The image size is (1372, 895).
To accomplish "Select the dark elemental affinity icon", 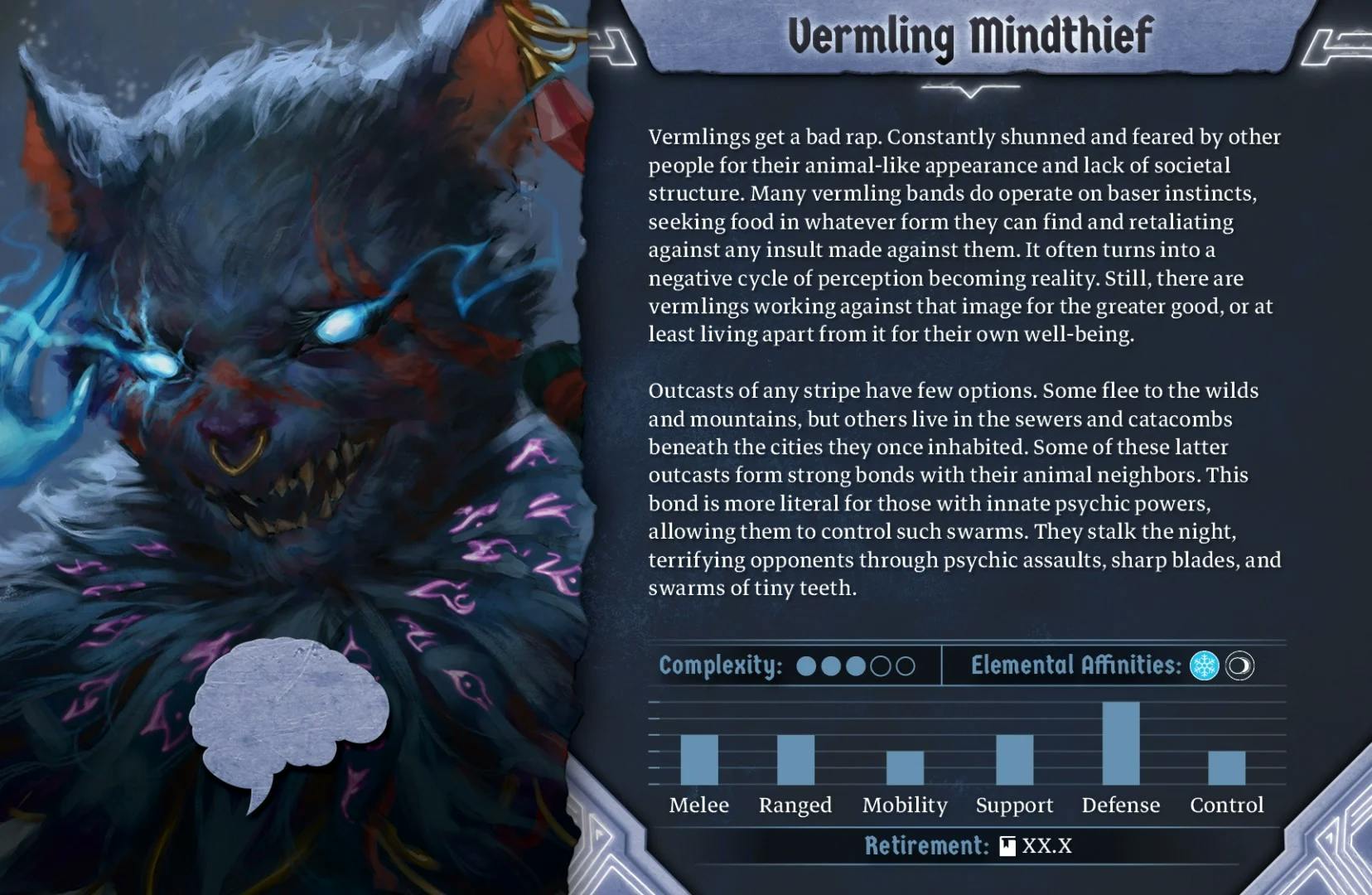I will 1239,665.
